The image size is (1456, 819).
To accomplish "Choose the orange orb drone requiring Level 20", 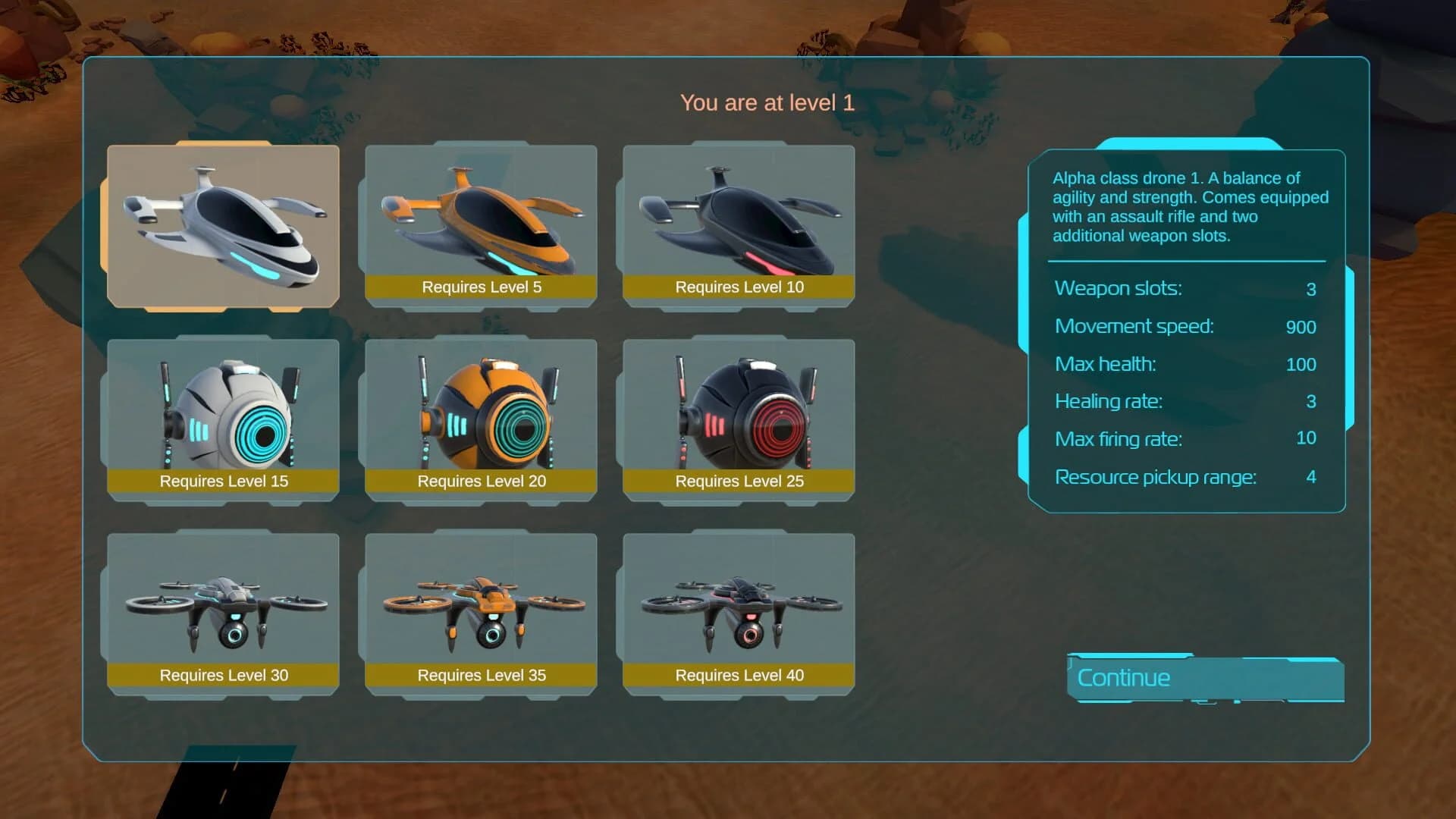I will pyautogui.click(x=482, y=413).
